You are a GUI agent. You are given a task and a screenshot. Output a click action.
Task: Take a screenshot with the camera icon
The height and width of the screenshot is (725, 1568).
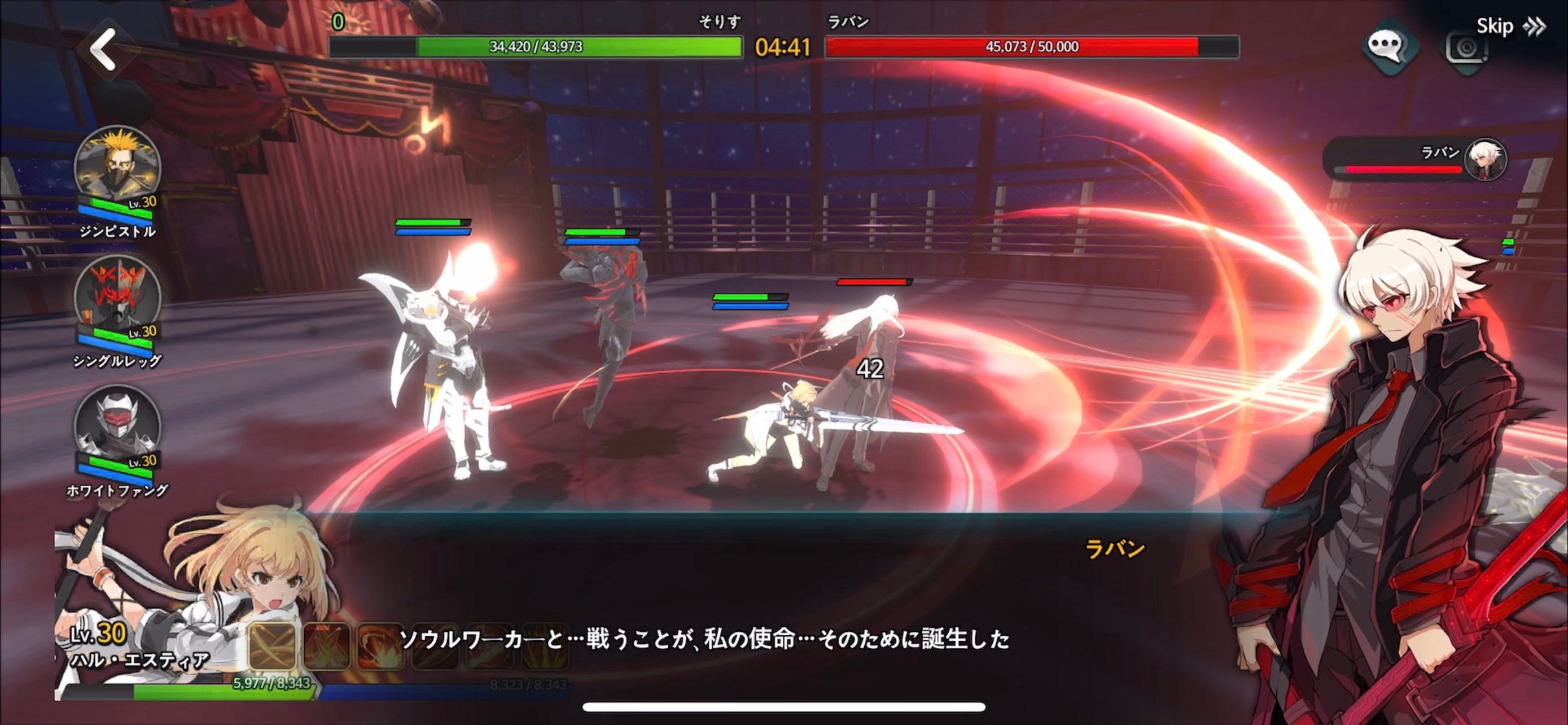click(1466, 47)
